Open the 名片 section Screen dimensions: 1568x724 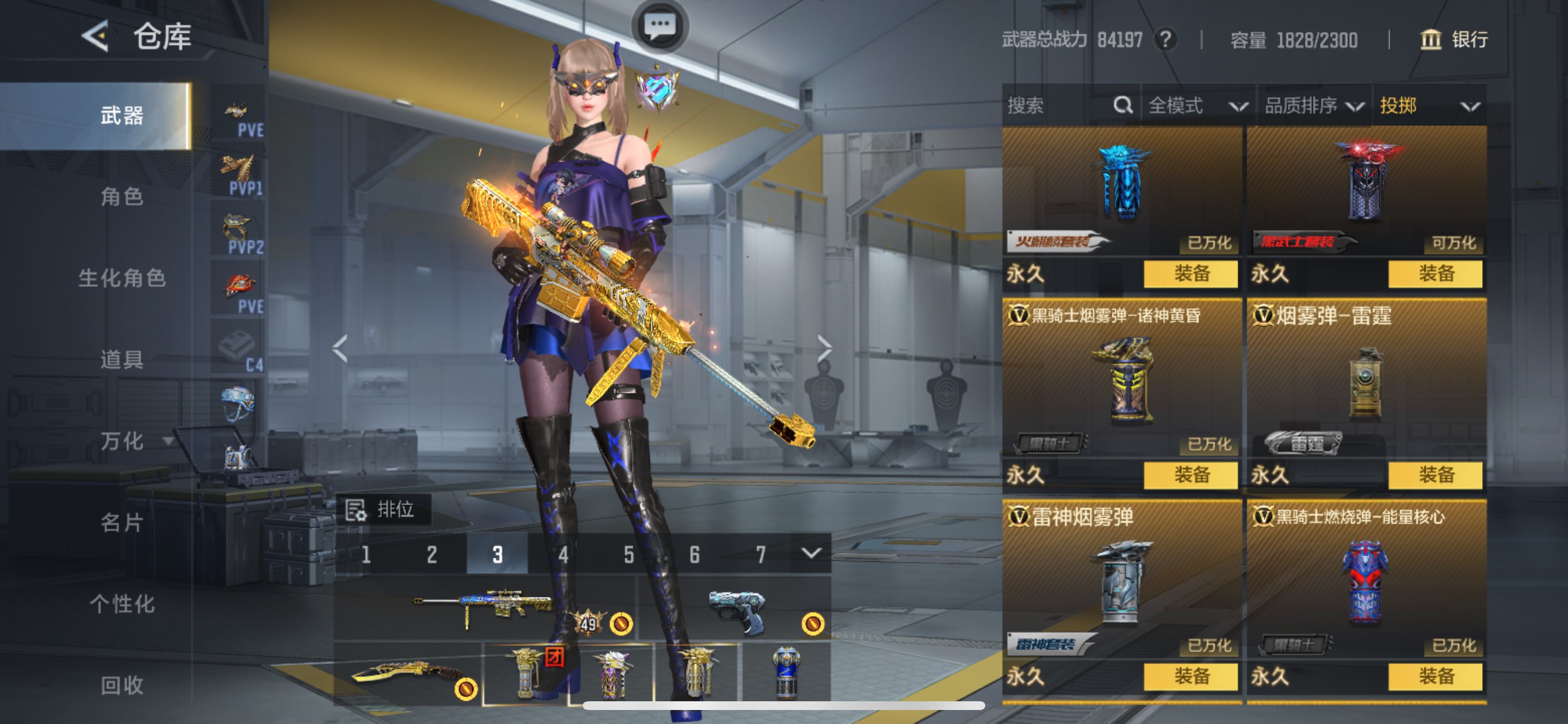pyautogui.click(x=122, y=523)
